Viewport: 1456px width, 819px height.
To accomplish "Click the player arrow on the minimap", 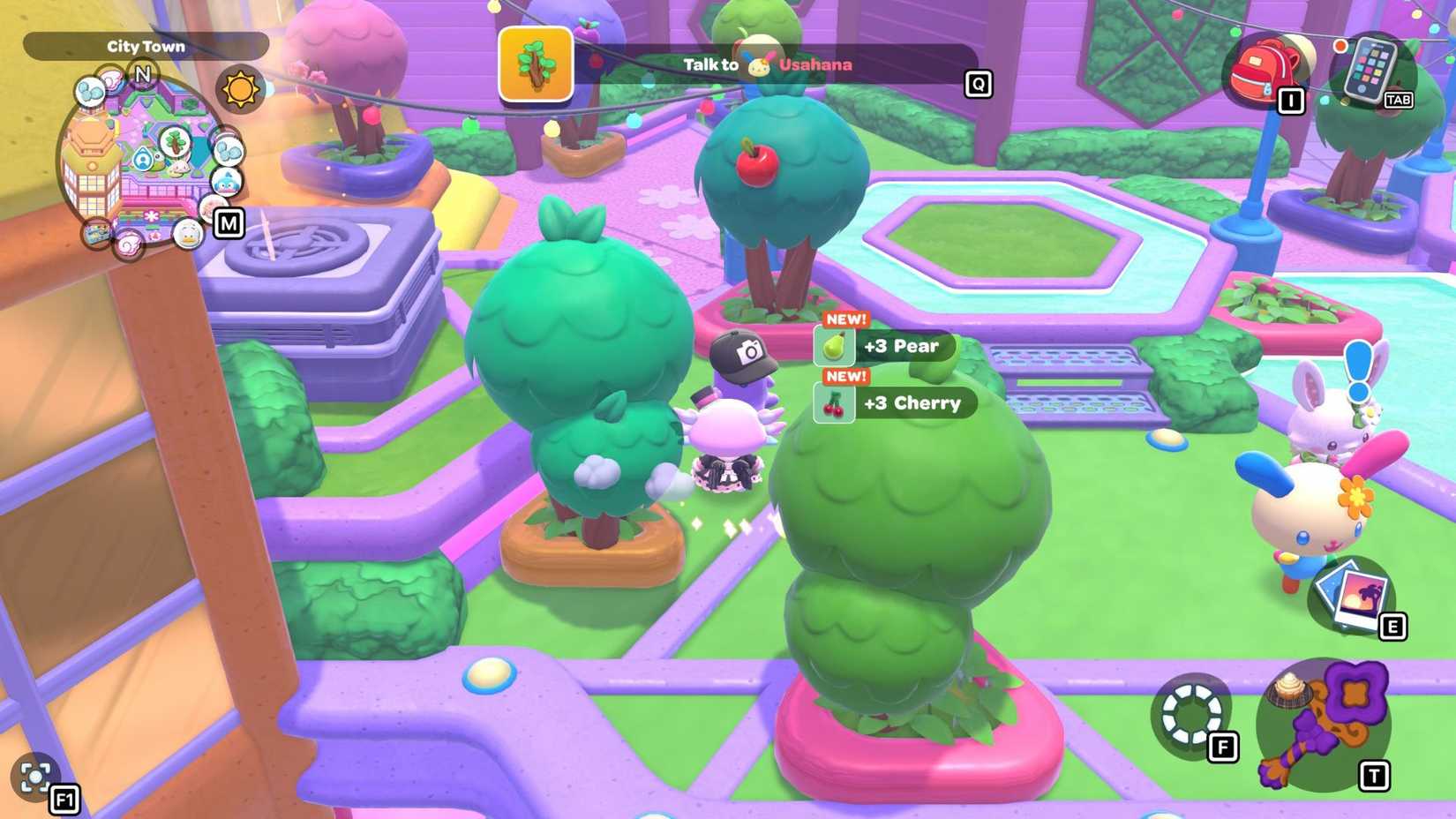I will (x=142, y=160).
